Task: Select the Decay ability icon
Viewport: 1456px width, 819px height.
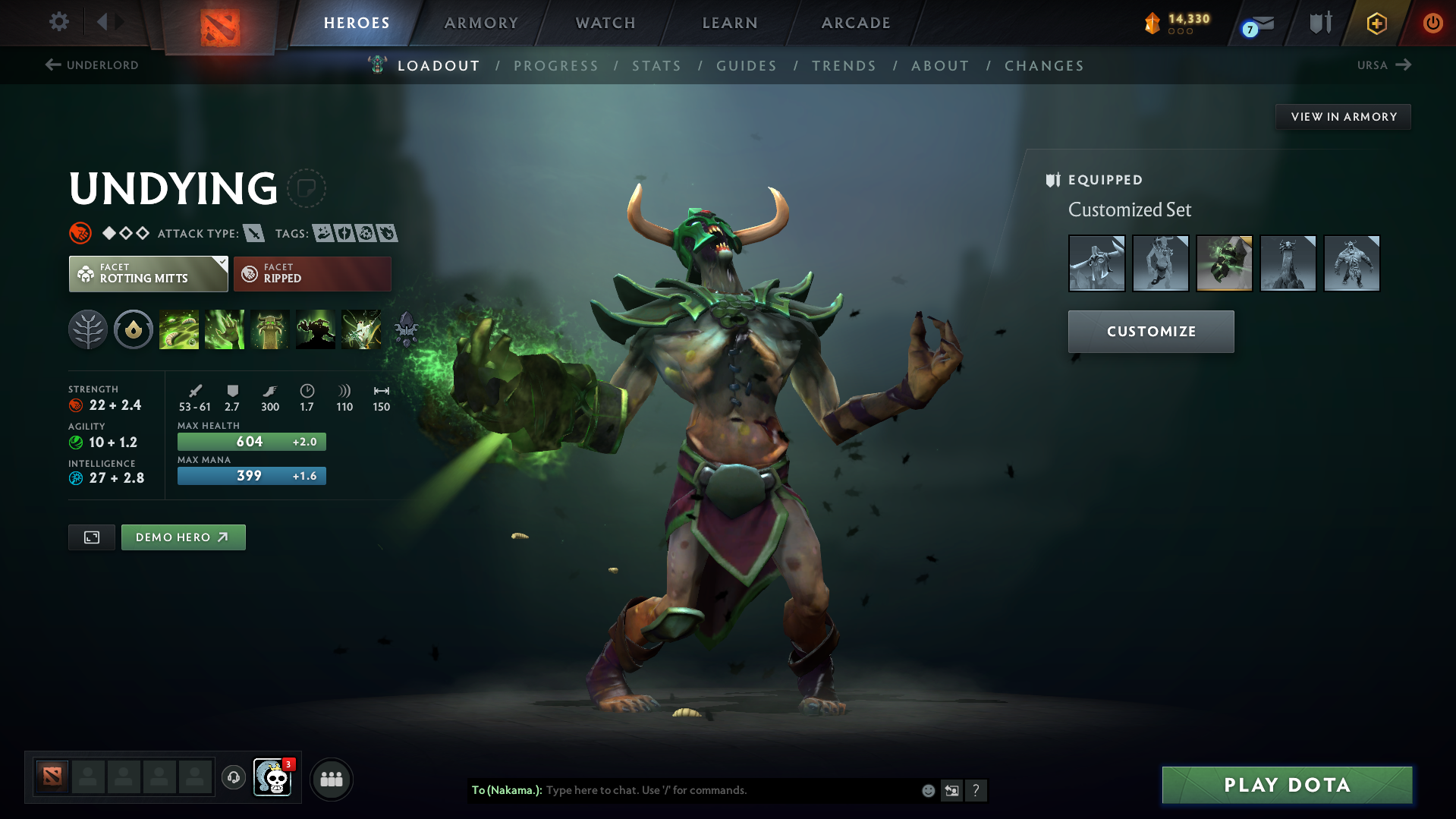Action: pos(179,329)
